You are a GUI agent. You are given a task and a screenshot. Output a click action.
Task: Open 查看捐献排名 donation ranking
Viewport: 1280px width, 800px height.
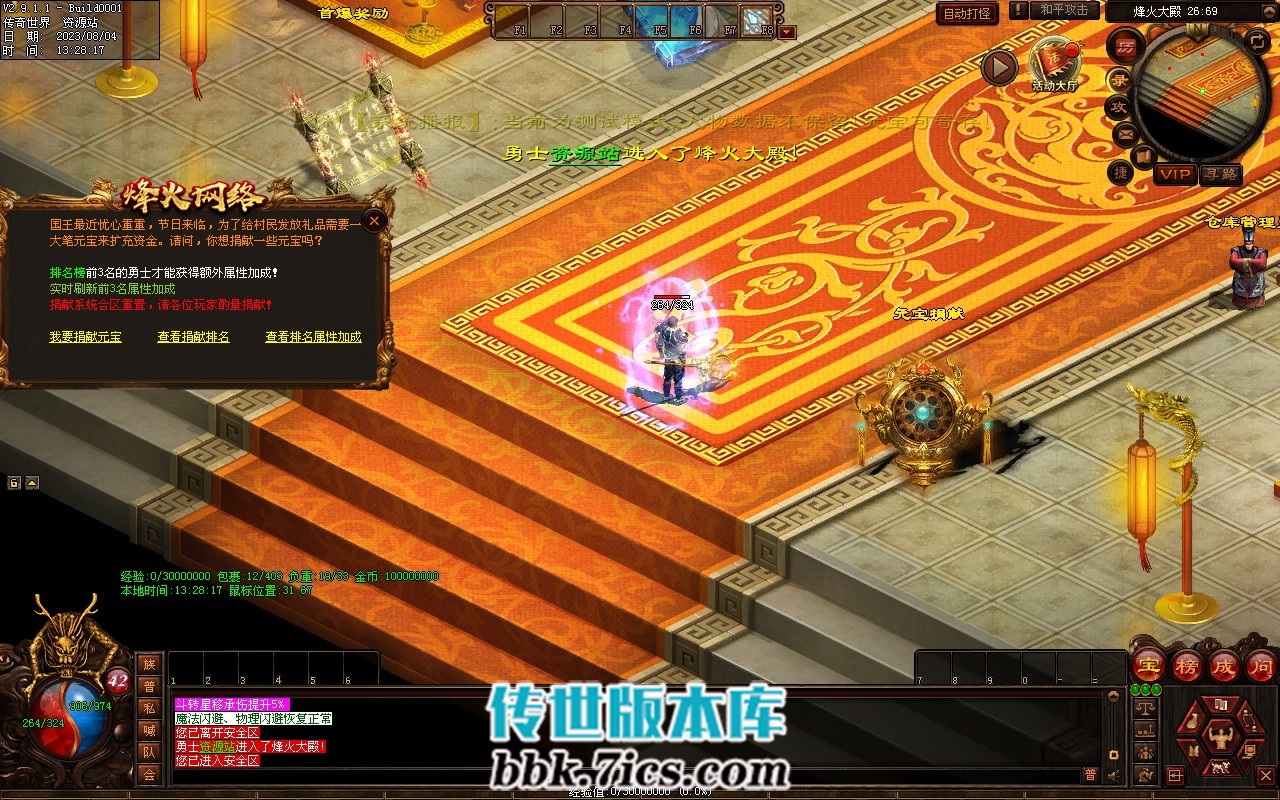coord(193,337)
